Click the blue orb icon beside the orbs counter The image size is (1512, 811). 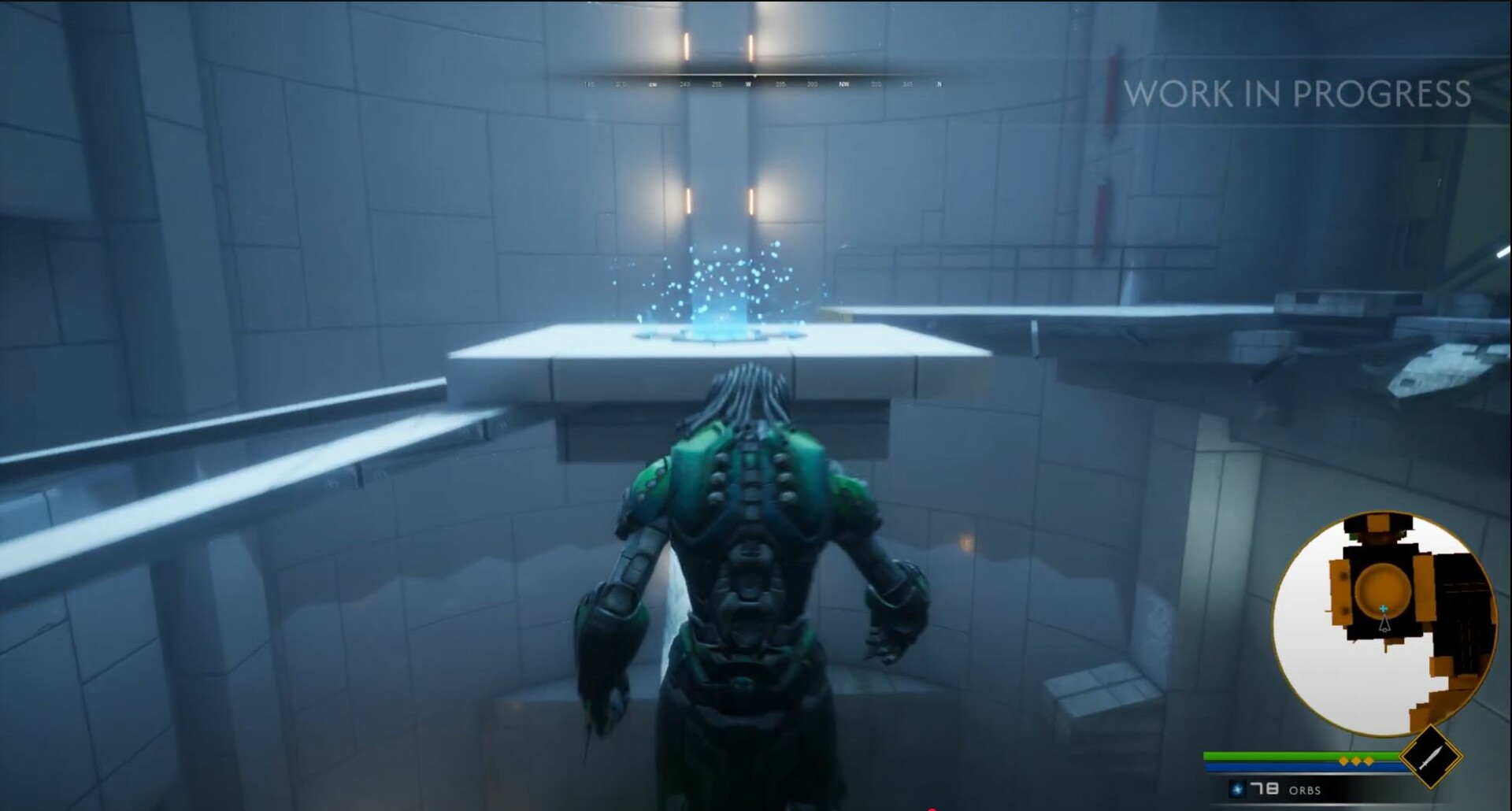click(x=1237, y=790)
